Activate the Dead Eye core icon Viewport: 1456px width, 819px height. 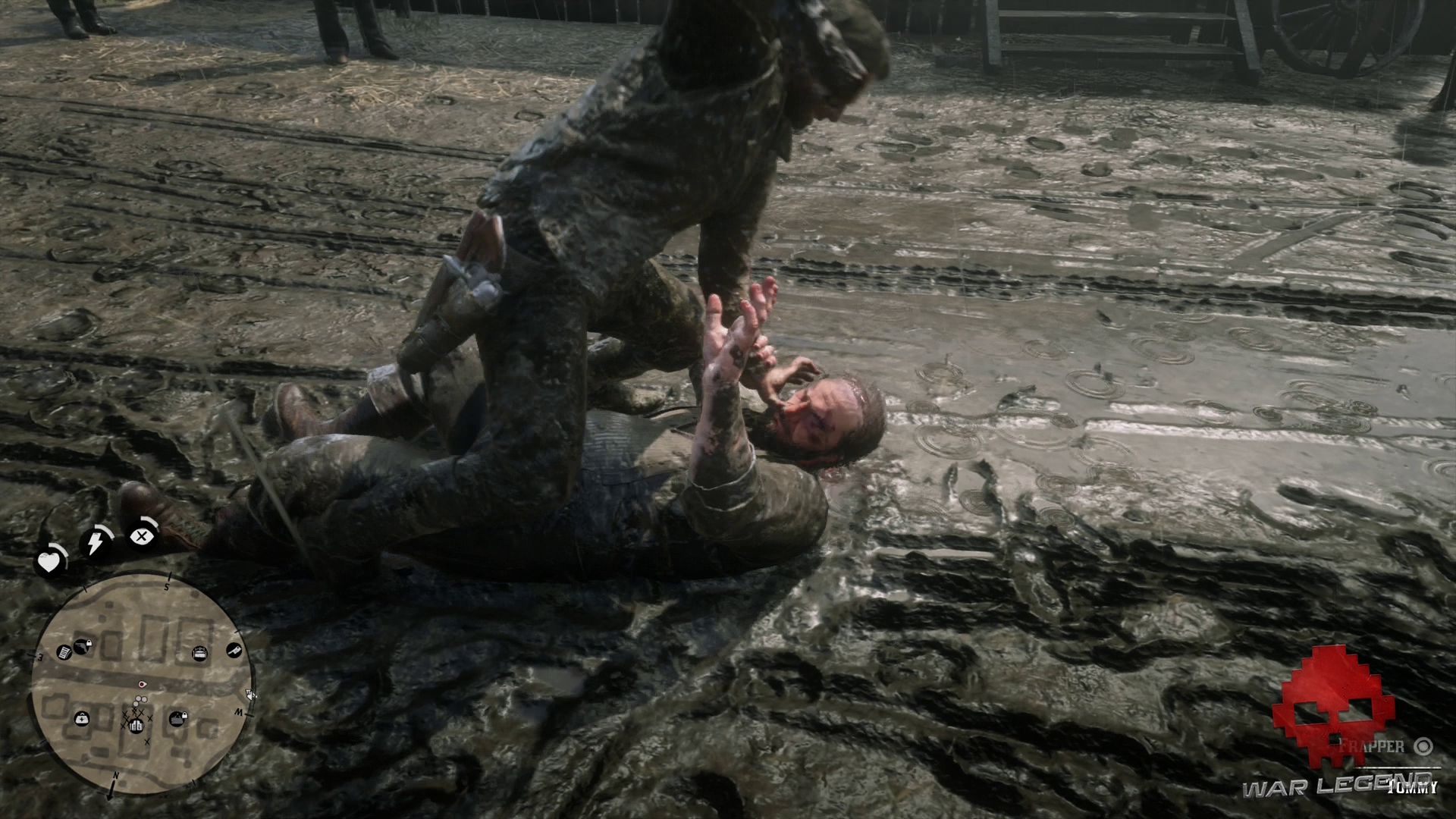tap(140, 535)
